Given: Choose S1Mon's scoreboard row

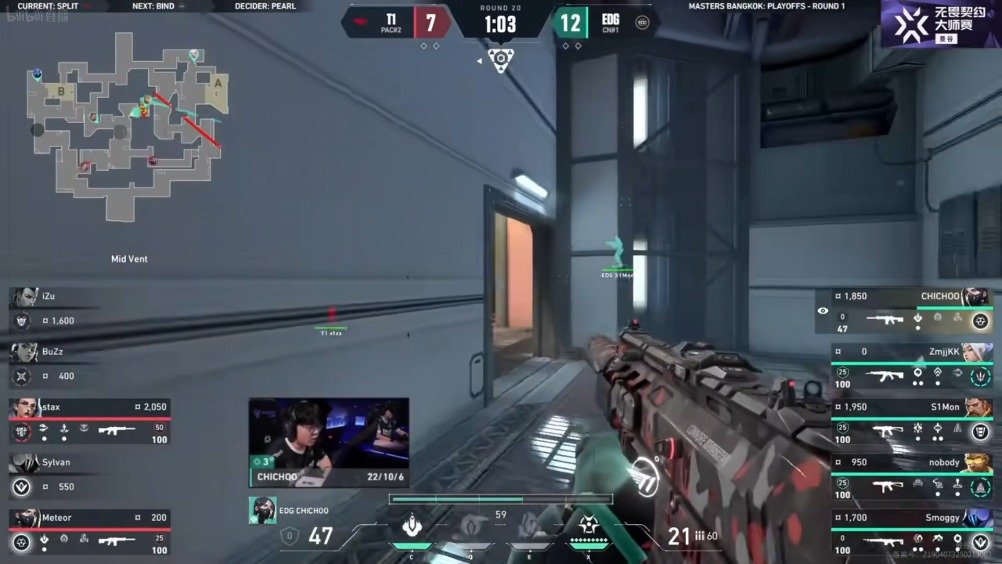Looking at the screenshot, I should pyautogui.click(x=912, y=419).
